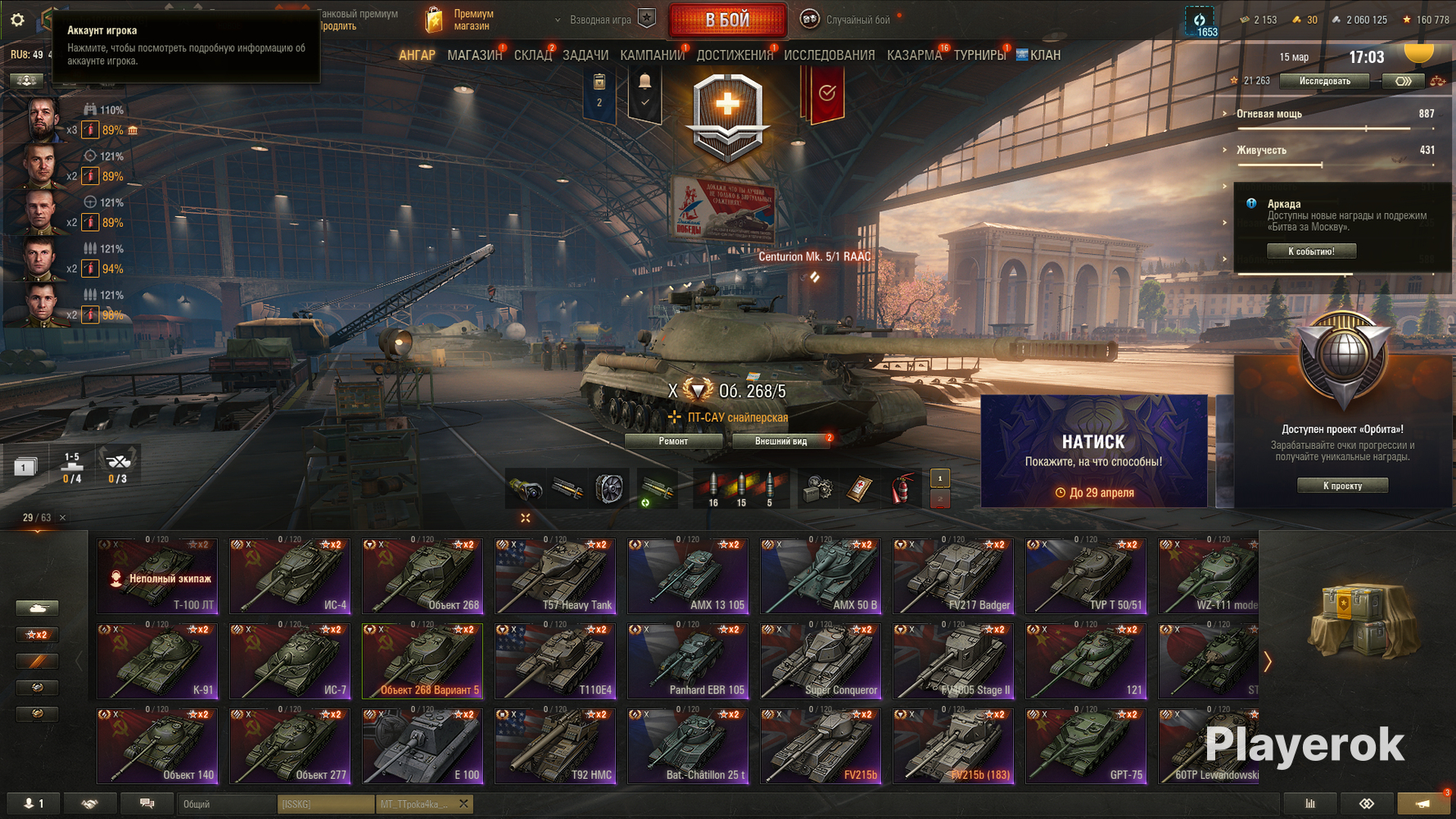
Task: Click the Ремонт button
Action: (673, 441)
